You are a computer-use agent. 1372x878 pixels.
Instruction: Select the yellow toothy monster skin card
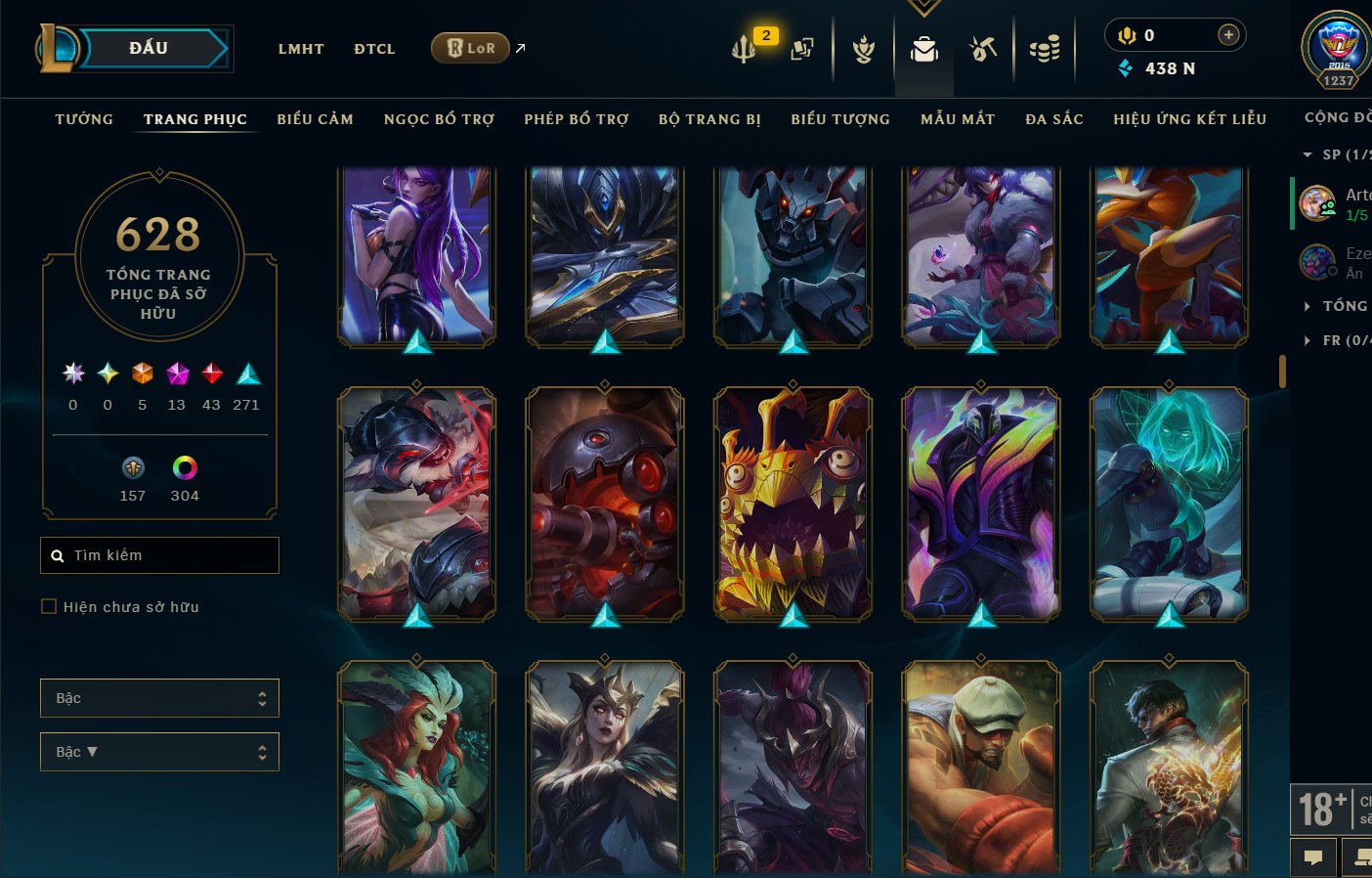(x=793, y=504)
